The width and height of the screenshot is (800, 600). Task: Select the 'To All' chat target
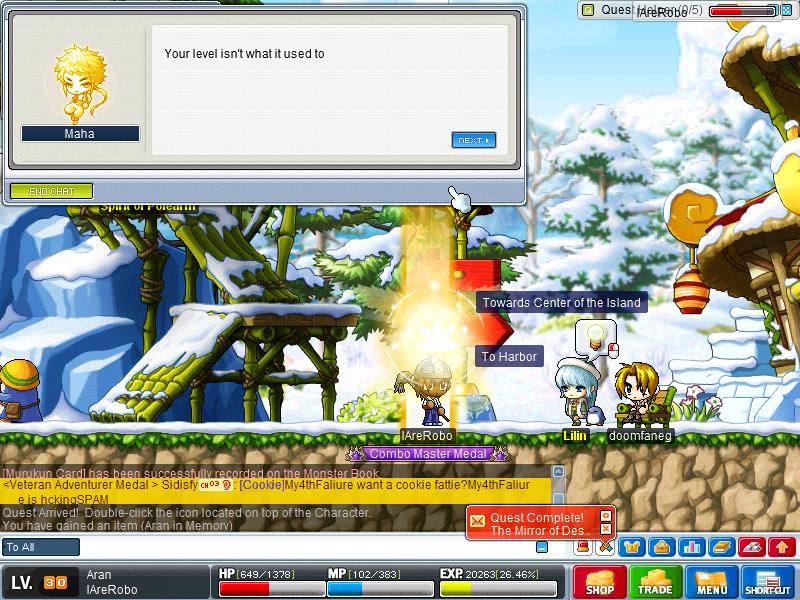point(41,547)
